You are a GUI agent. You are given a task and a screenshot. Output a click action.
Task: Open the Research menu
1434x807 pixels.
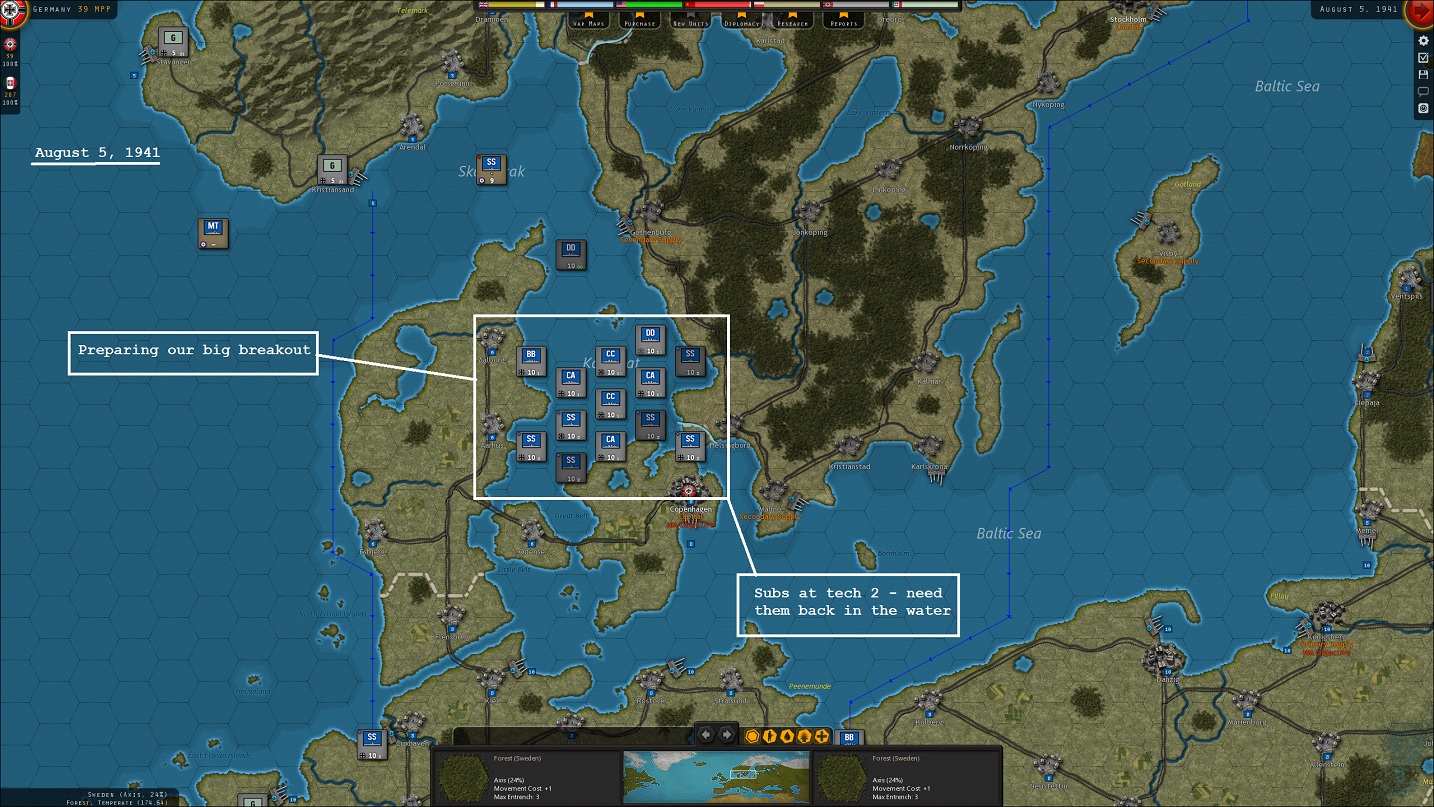tap(792, 18)
